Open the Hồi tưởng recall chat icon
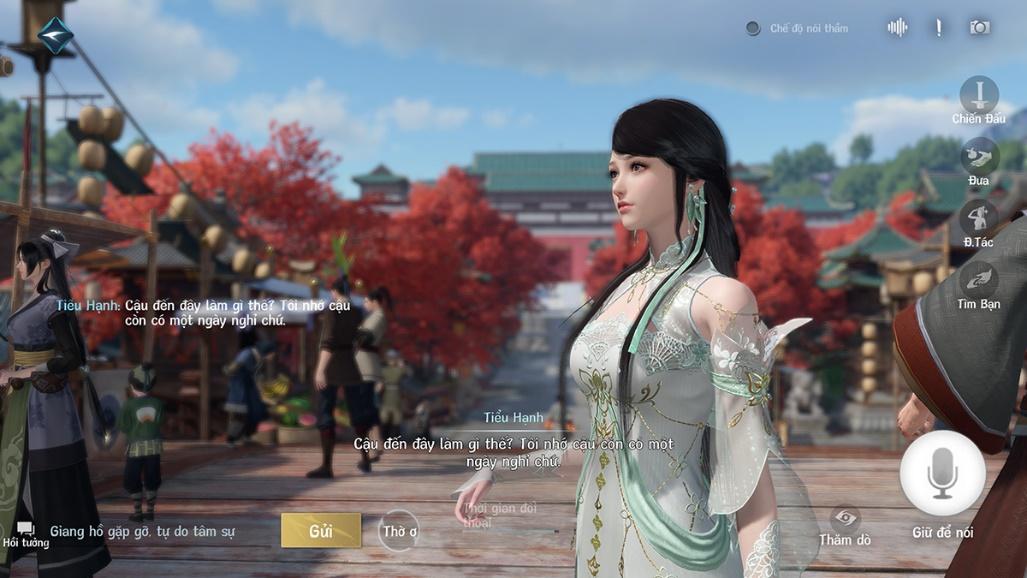The image size is (1027, 578). coord(25,532)
